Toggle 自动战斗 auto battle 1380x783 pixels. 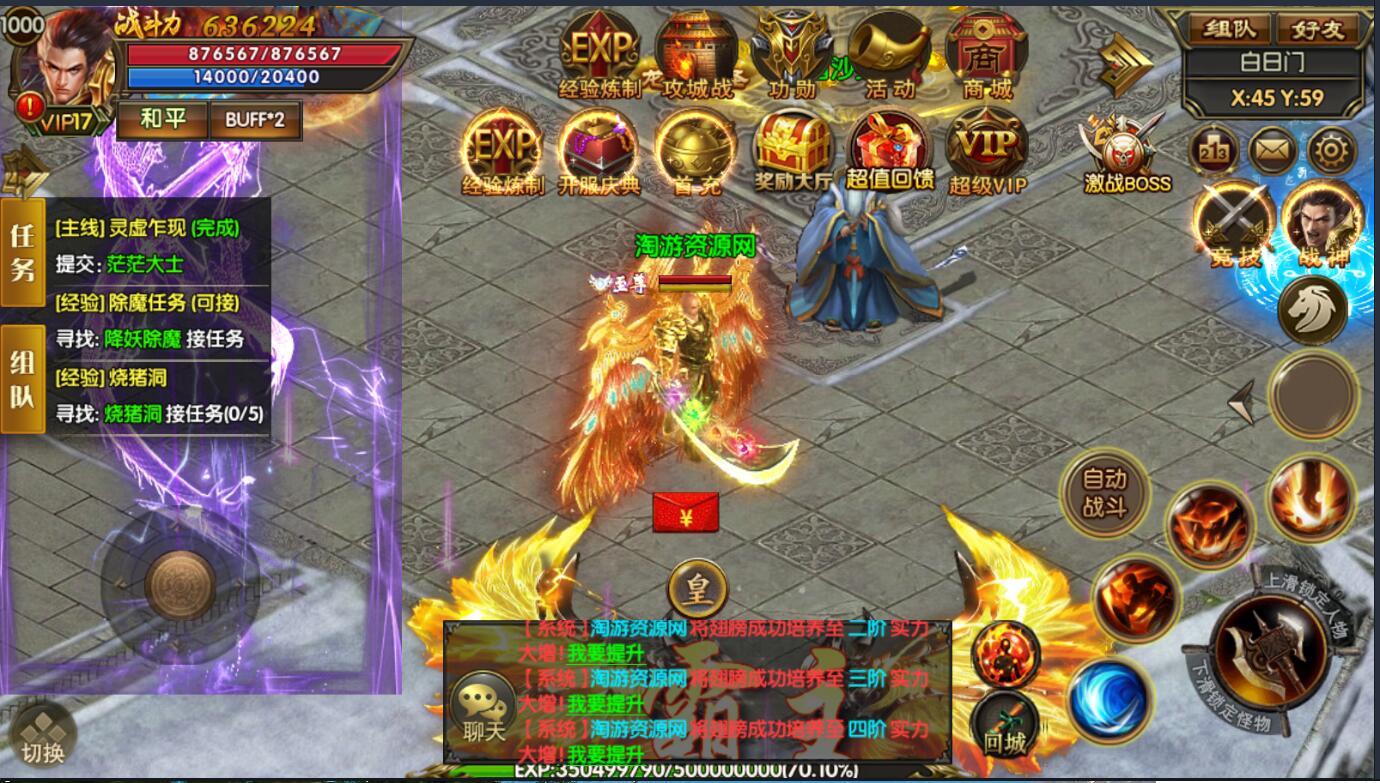click(x=1105, y=493)
